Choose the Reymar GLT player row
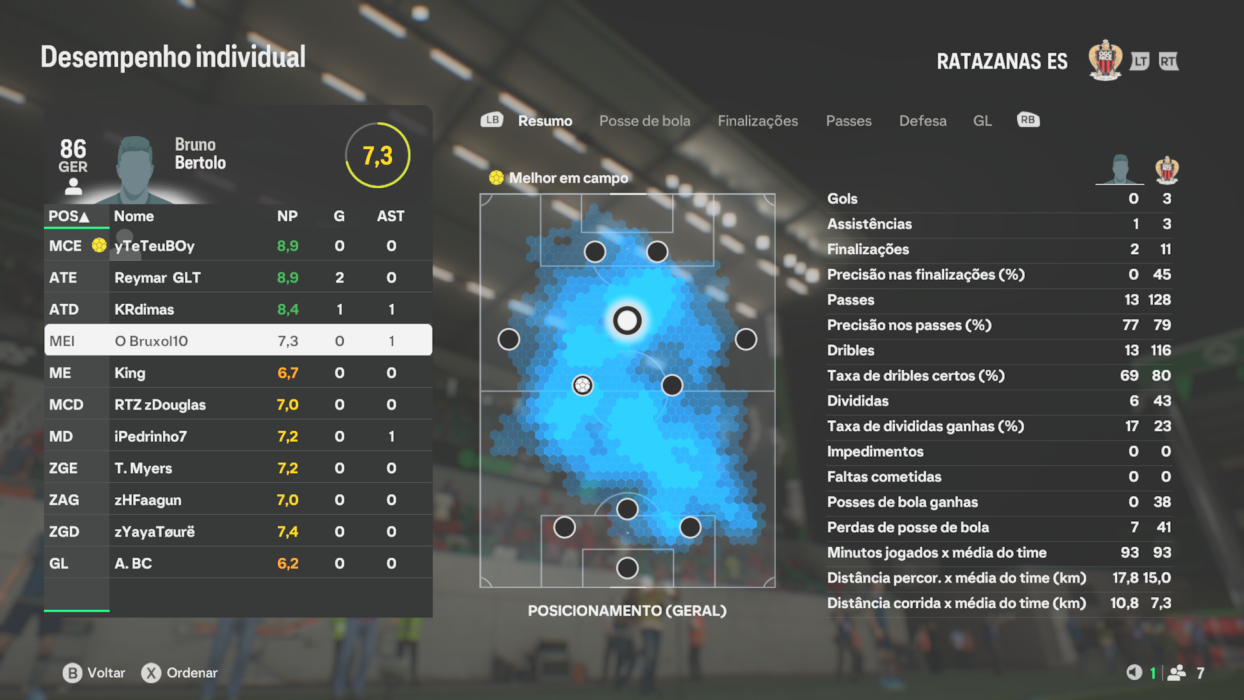The width and height of the screenshot is (1244, 700). point(238,278)
